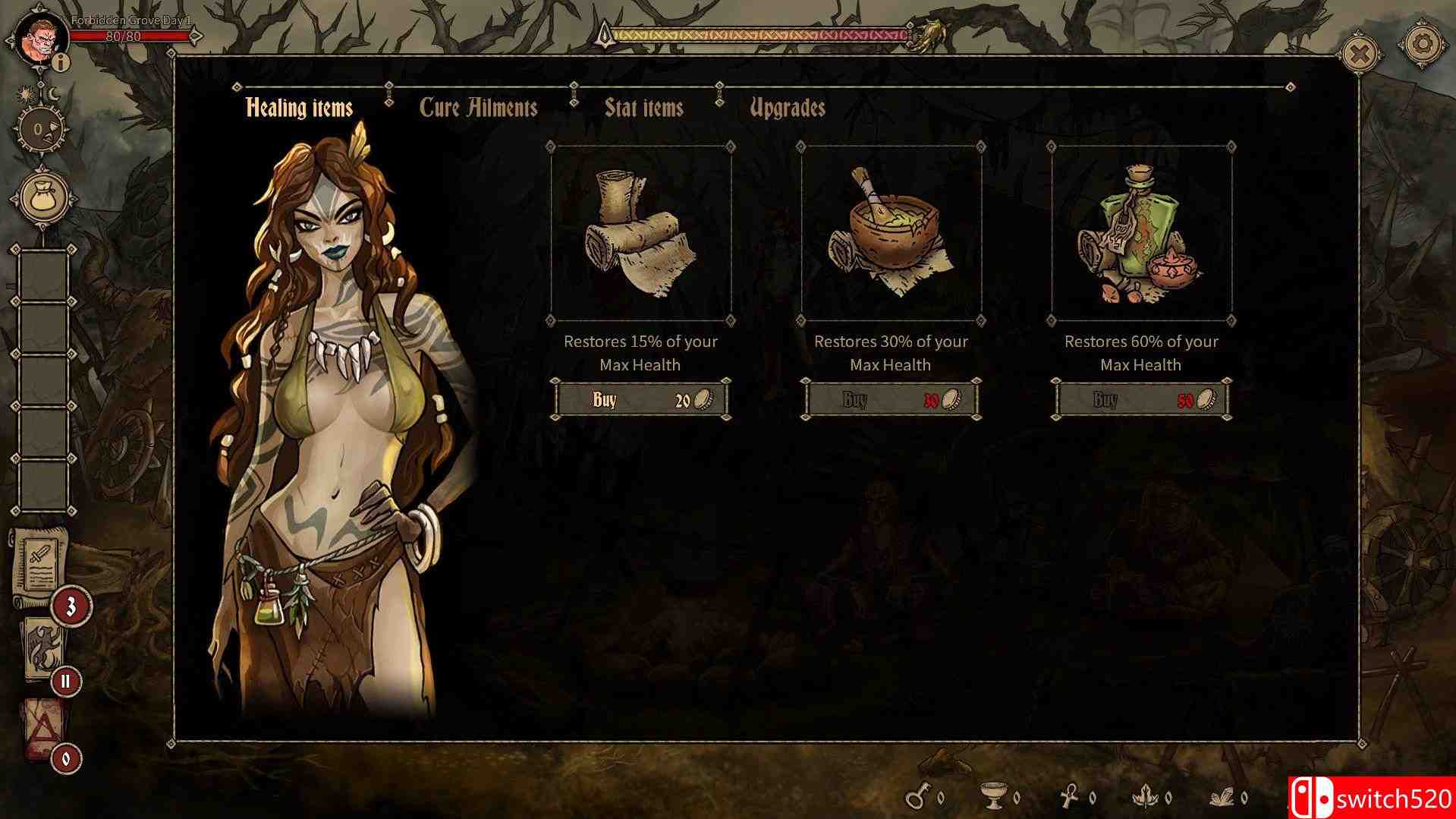The image size is (1456, 819).
Task: Open the sword scroll quest log
Action: coord(39,563)
